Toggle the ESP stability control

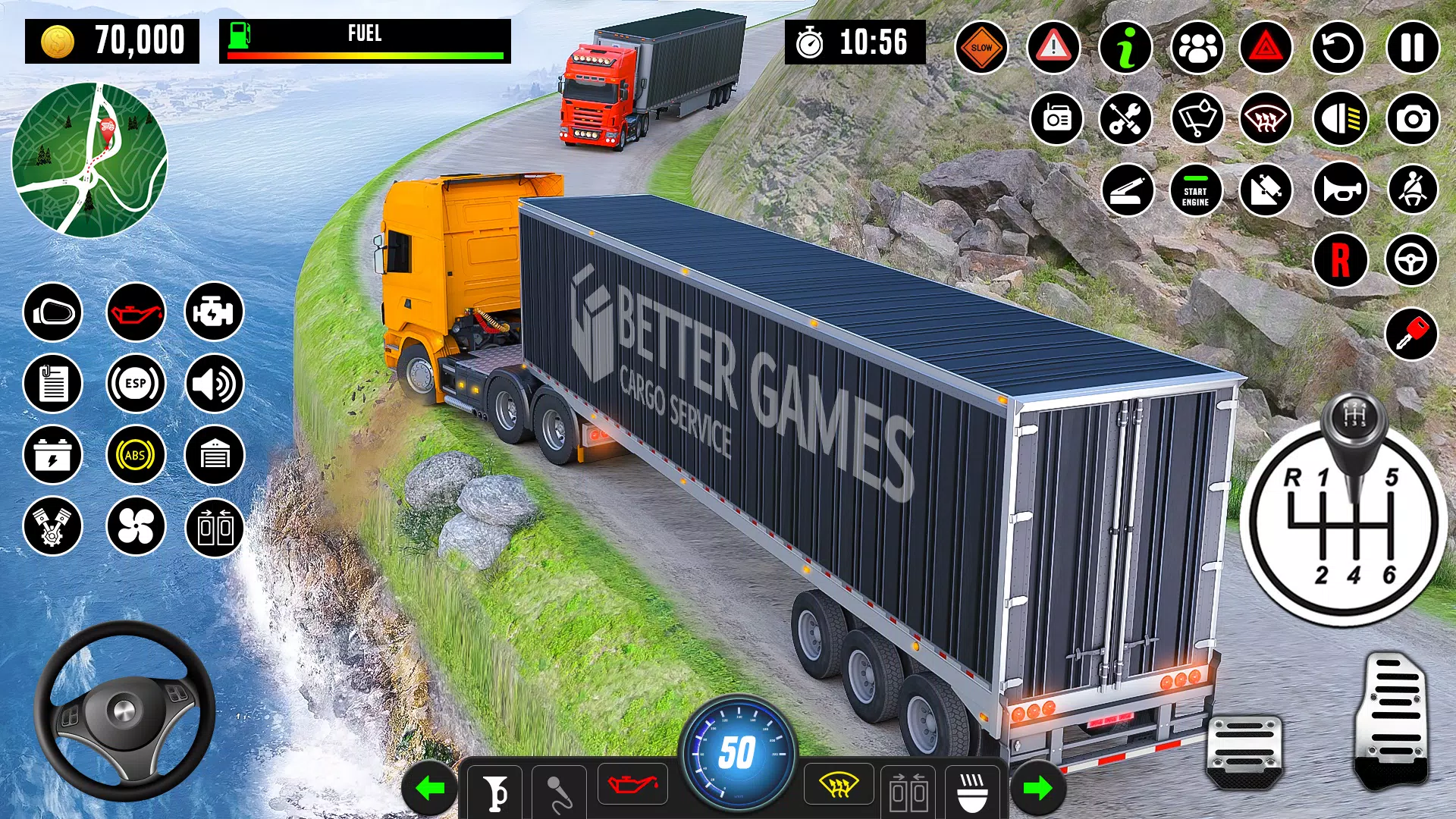pos(136,384)
